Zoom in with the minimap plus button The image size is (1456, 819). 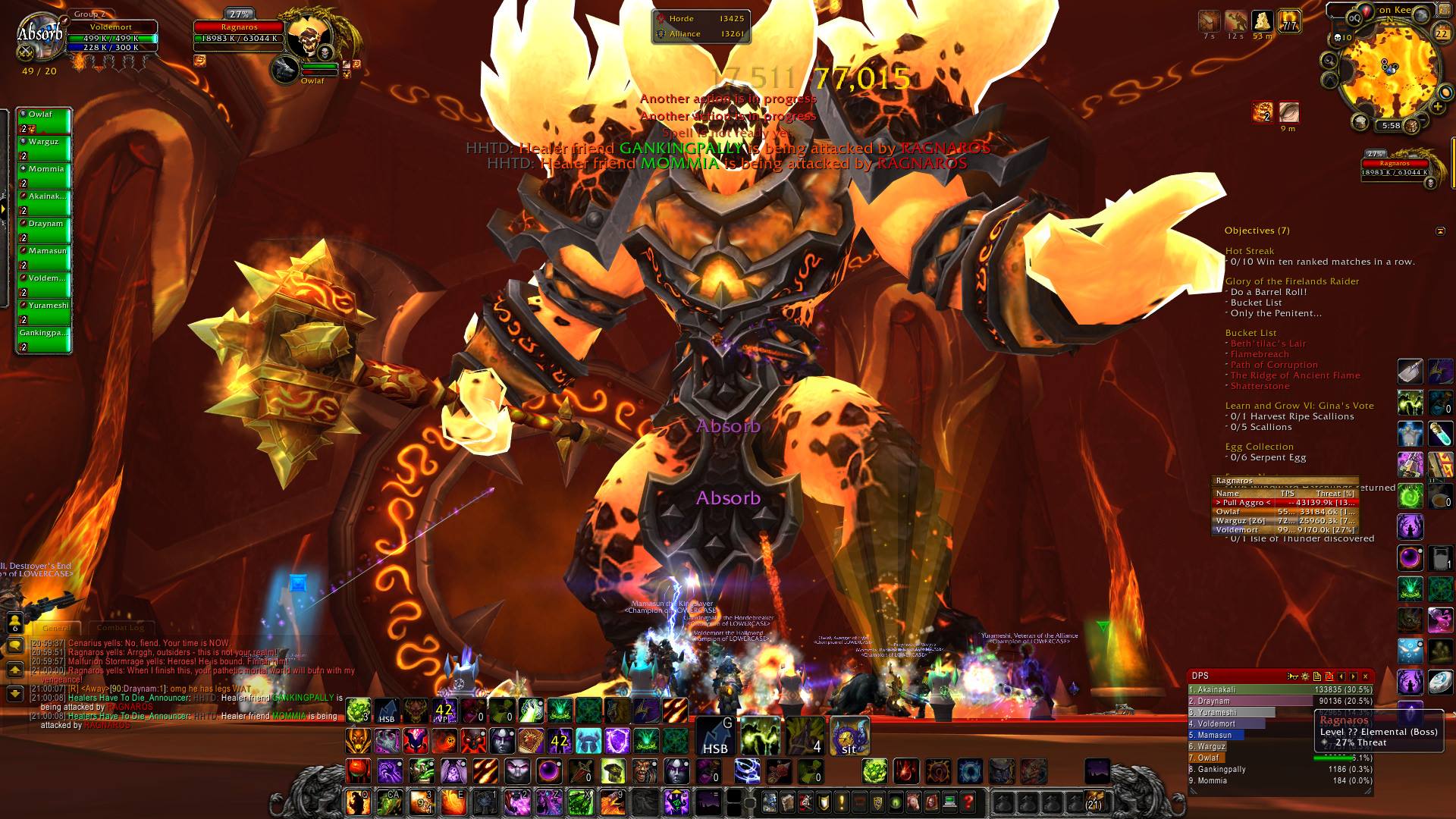coord(1438,106)
